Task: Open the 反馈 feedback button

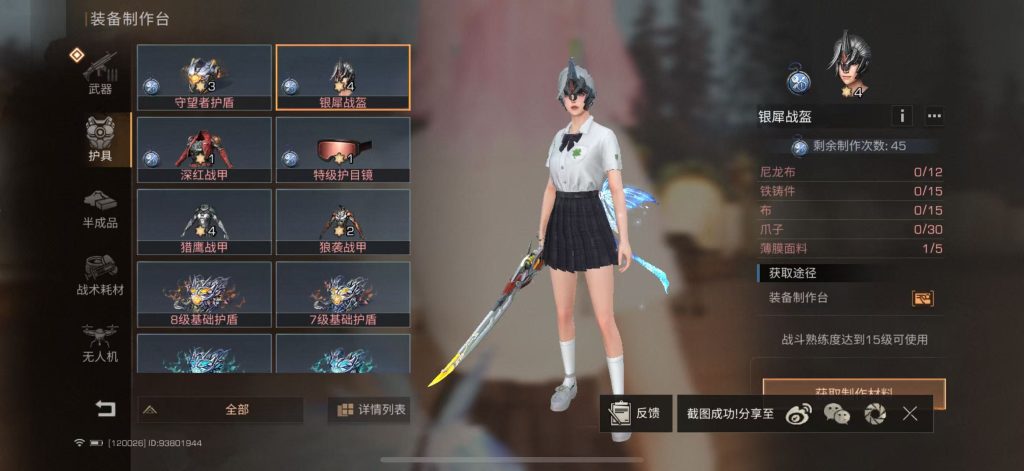Action: click(x=636, y=413)
